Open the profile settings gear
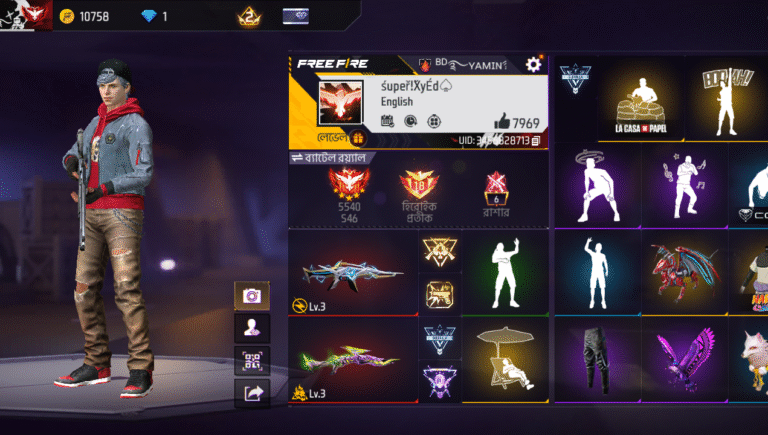Viewport: 768px width, 435px height. click(533, 65)
